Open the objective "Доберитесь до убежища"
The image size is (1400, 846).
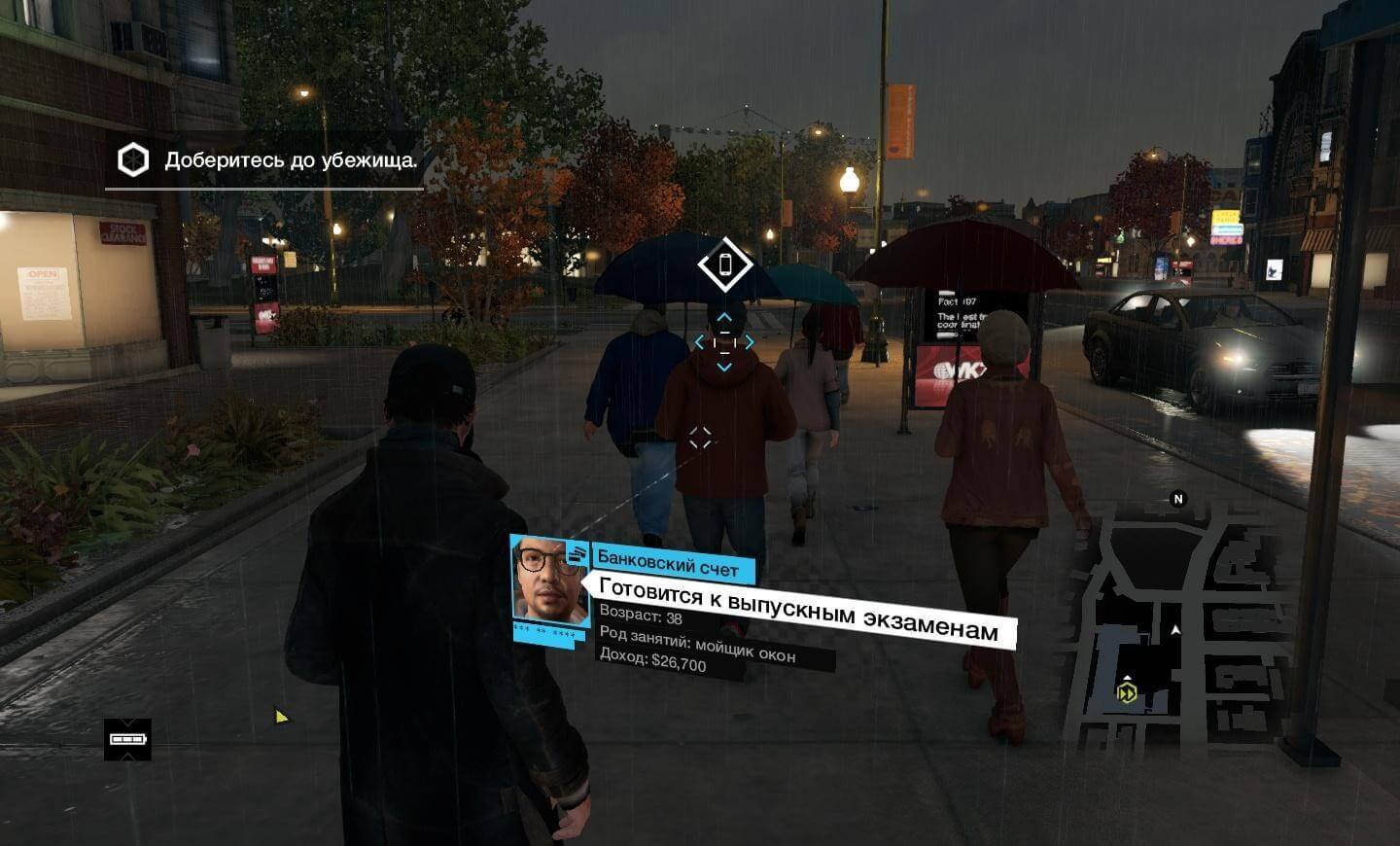pos(292,160)
